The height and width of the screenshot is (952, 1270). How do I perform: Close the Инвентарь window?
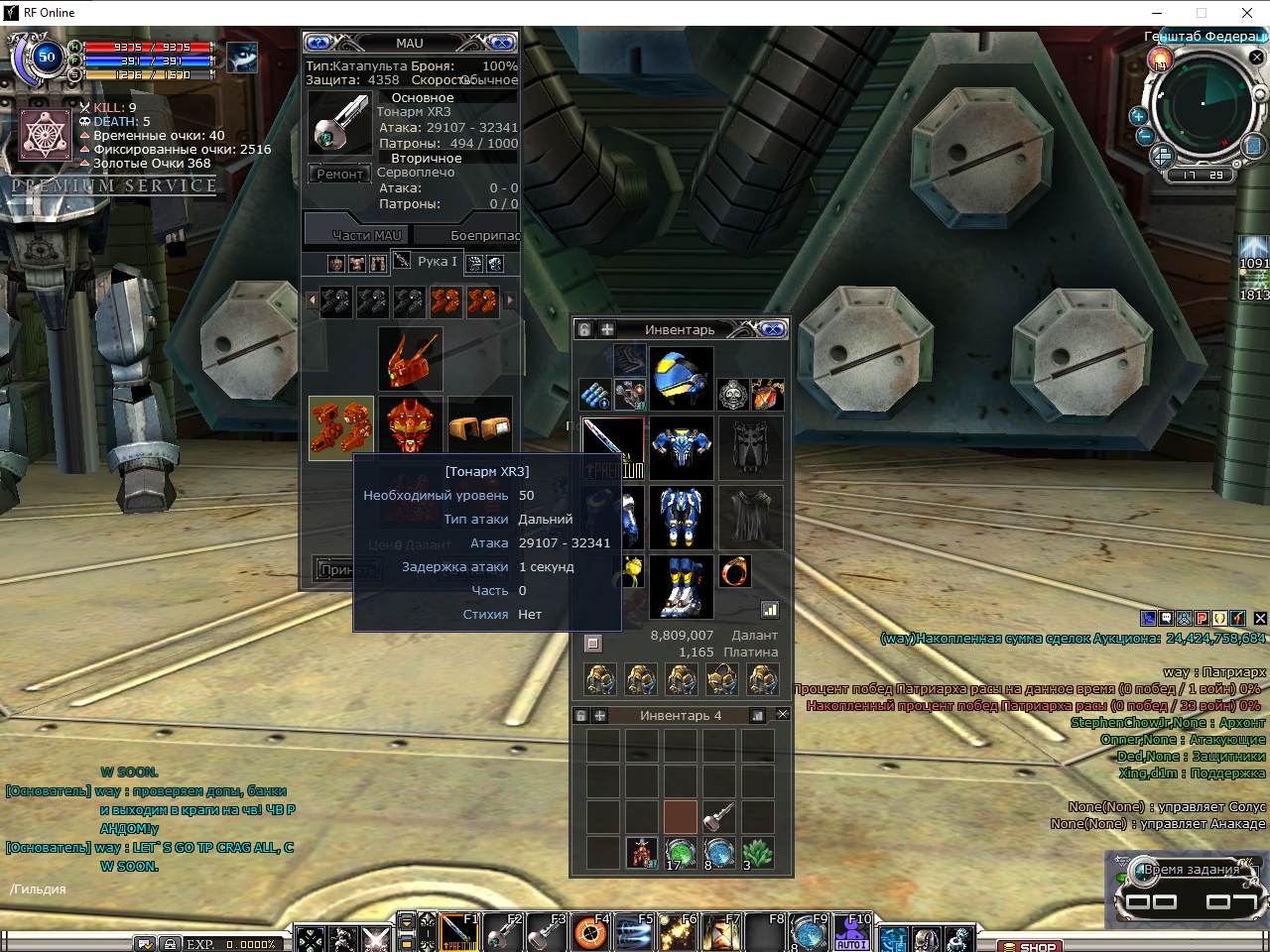tap(773, 329)
